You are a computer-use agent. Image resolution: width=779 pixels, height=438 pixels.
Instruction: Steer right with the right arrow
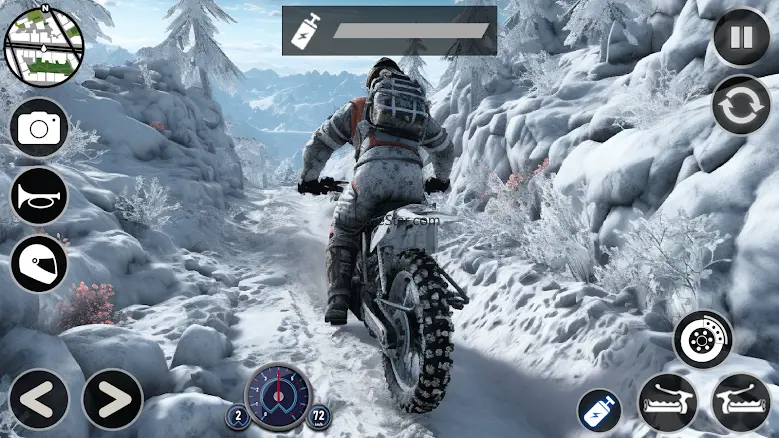[x=112, y=400]
